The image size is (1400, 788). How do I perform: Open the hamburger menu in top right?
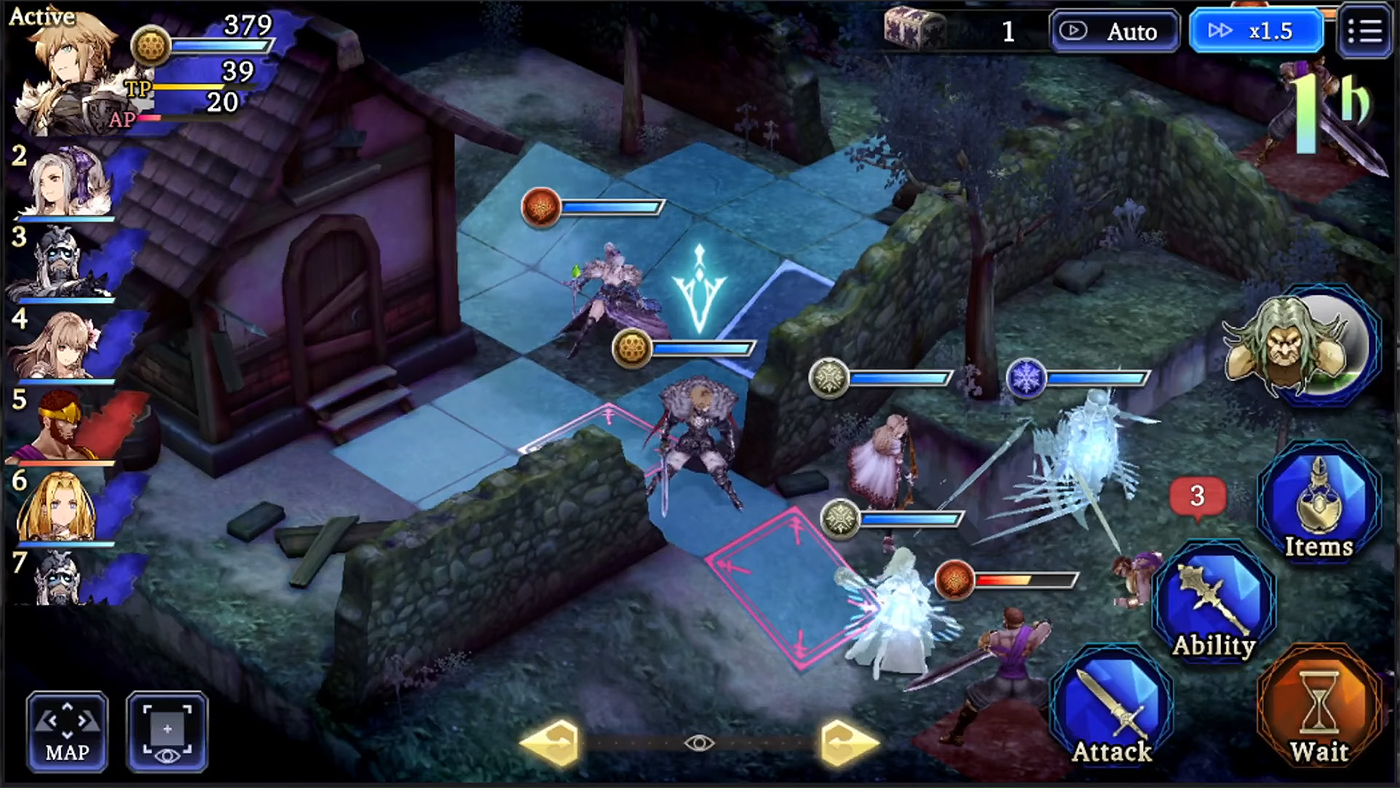[x=1365, y=30]
